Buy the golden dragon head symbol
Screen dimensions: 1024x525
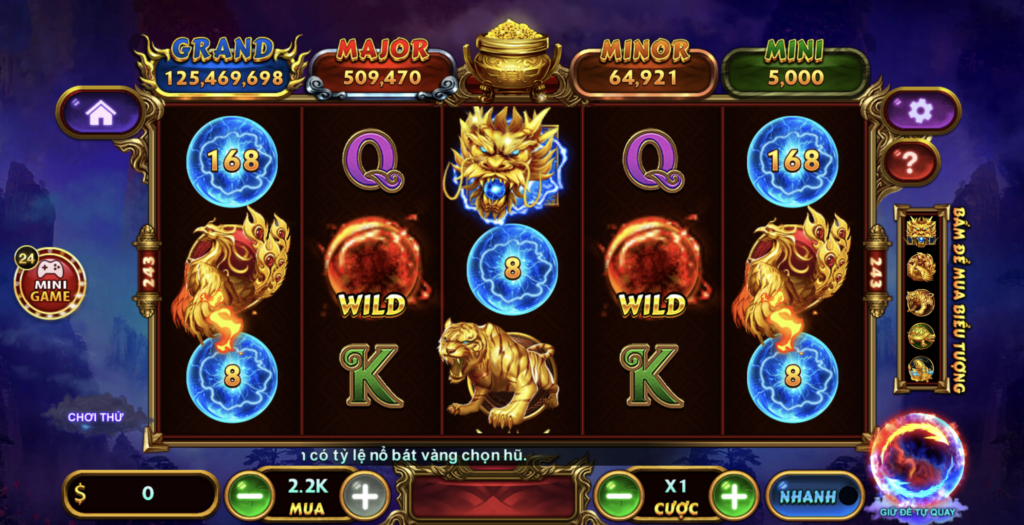click(x=920, y=230)
